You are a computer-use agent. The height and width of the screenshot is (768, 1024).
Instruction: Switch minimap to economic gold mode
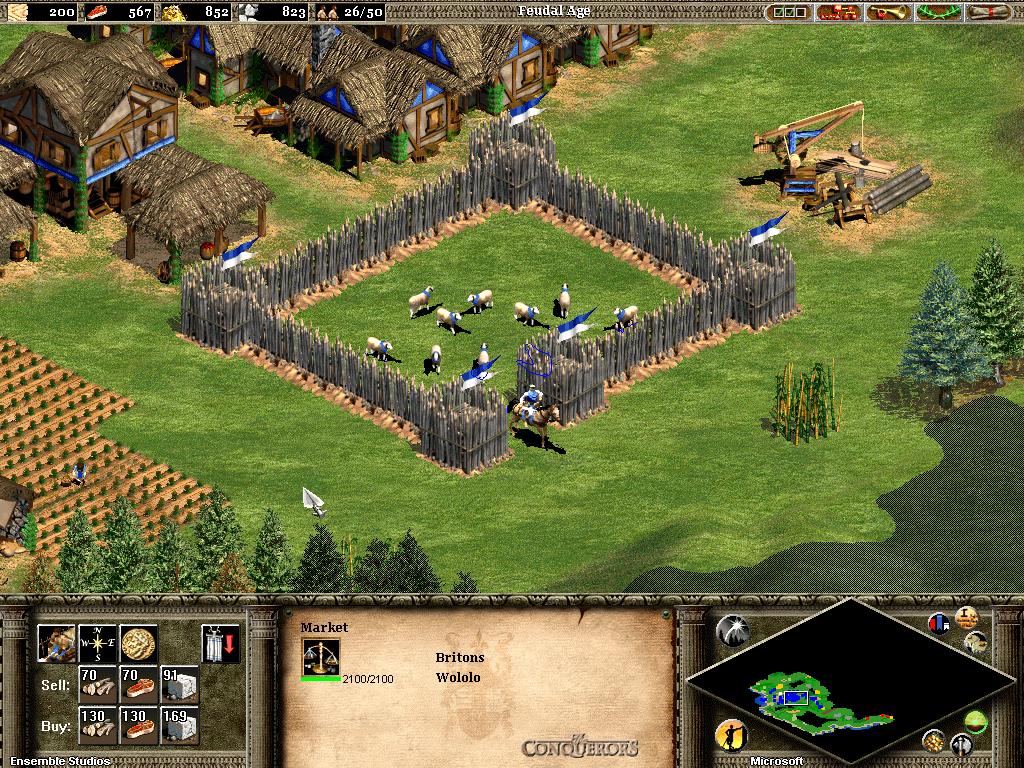[x=934, y=740]
